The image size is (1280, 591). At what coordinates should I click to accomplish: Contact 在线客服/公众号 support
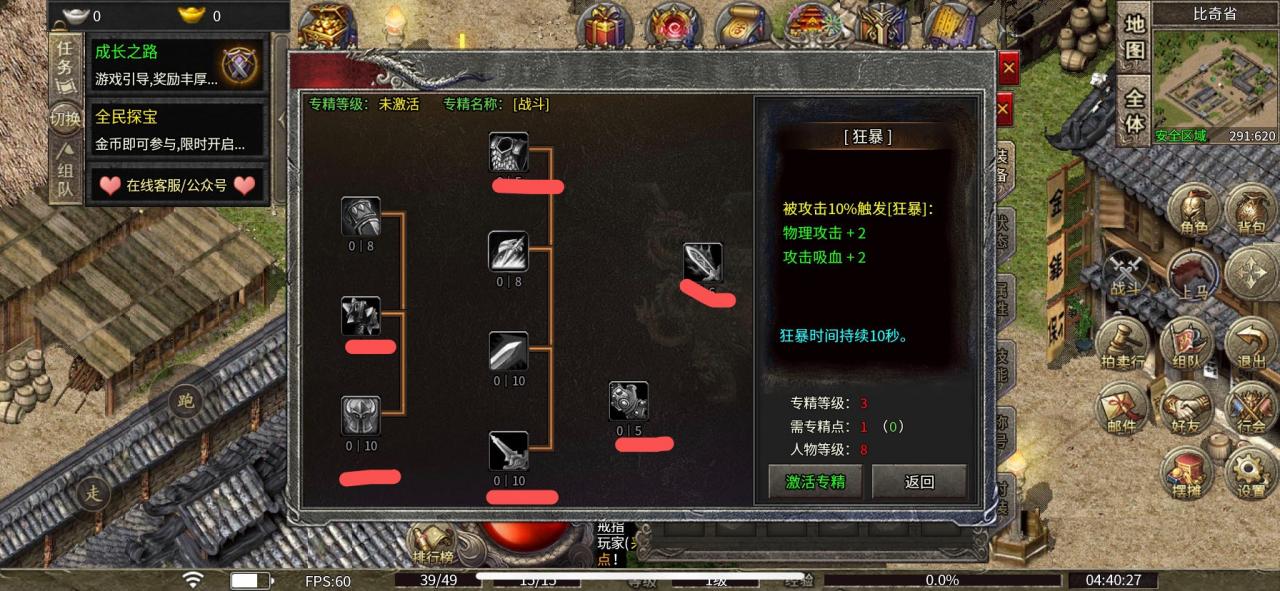(x=176, y=185)
